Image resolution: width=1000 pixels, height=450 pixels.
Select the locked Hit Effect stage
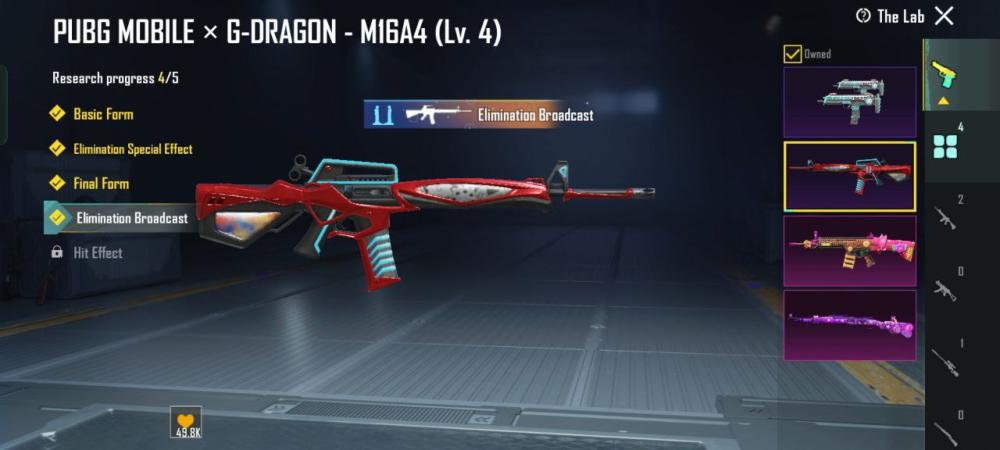(97, 253)
